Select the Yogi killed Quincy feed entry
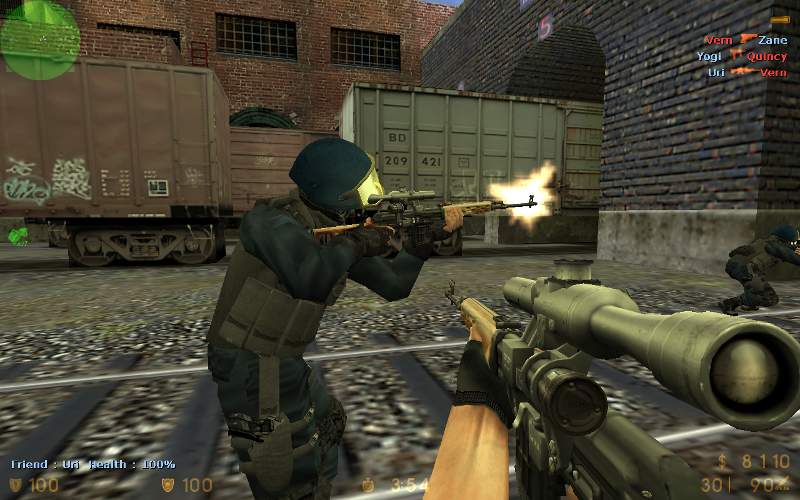Screen dimensions: 800x500 point(741,57)
